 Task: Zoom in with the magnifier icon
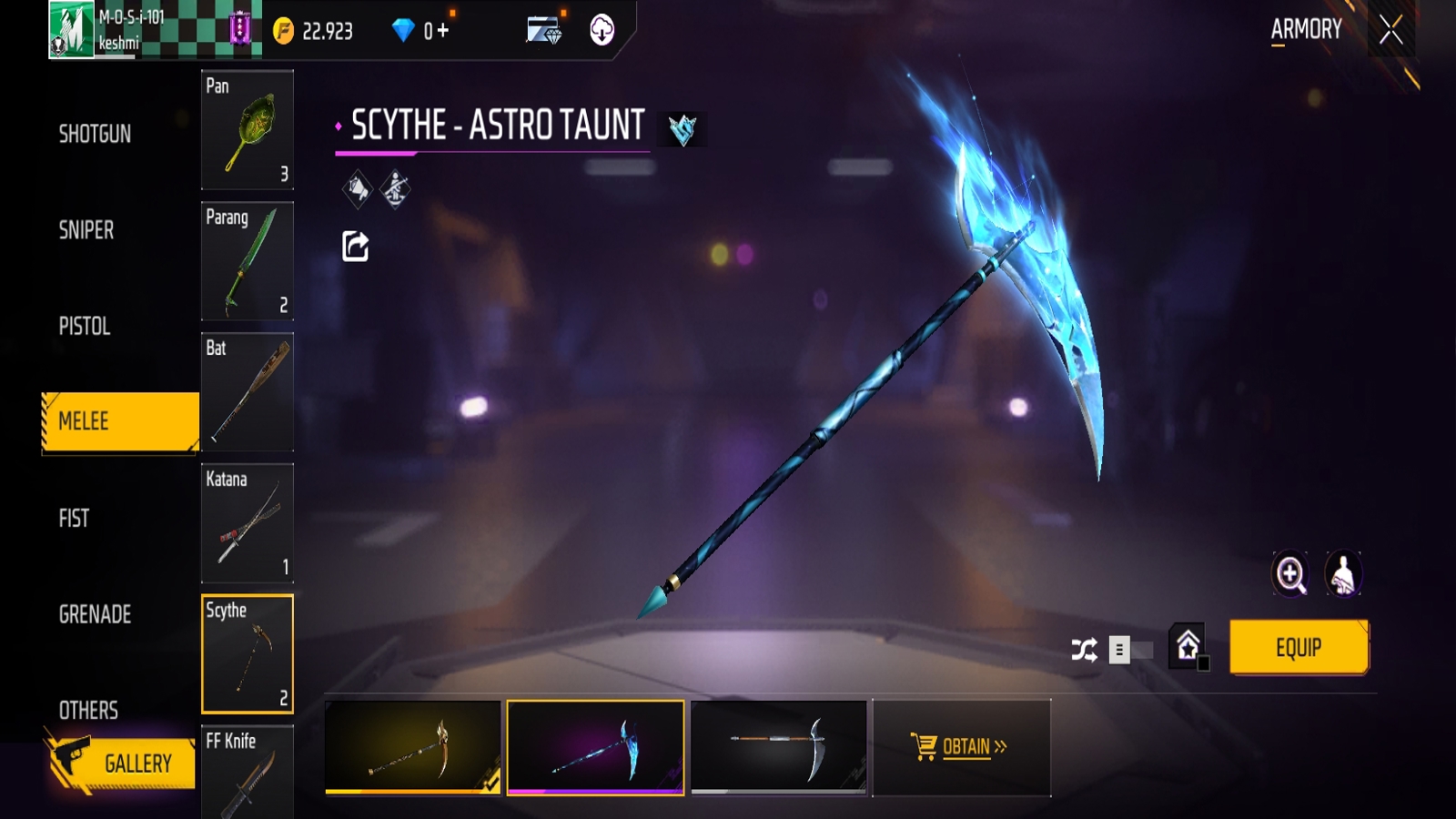tap(1290, 574)
